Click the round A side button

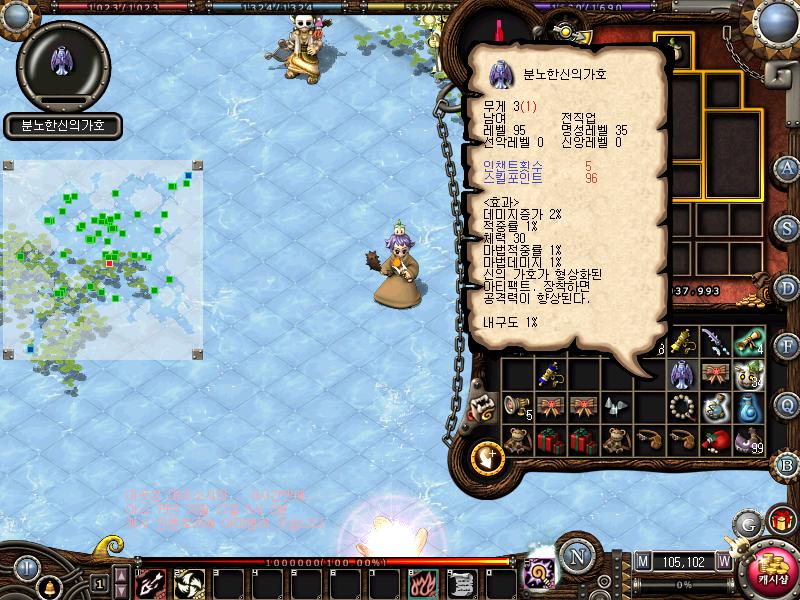click(x=788, y=168)
